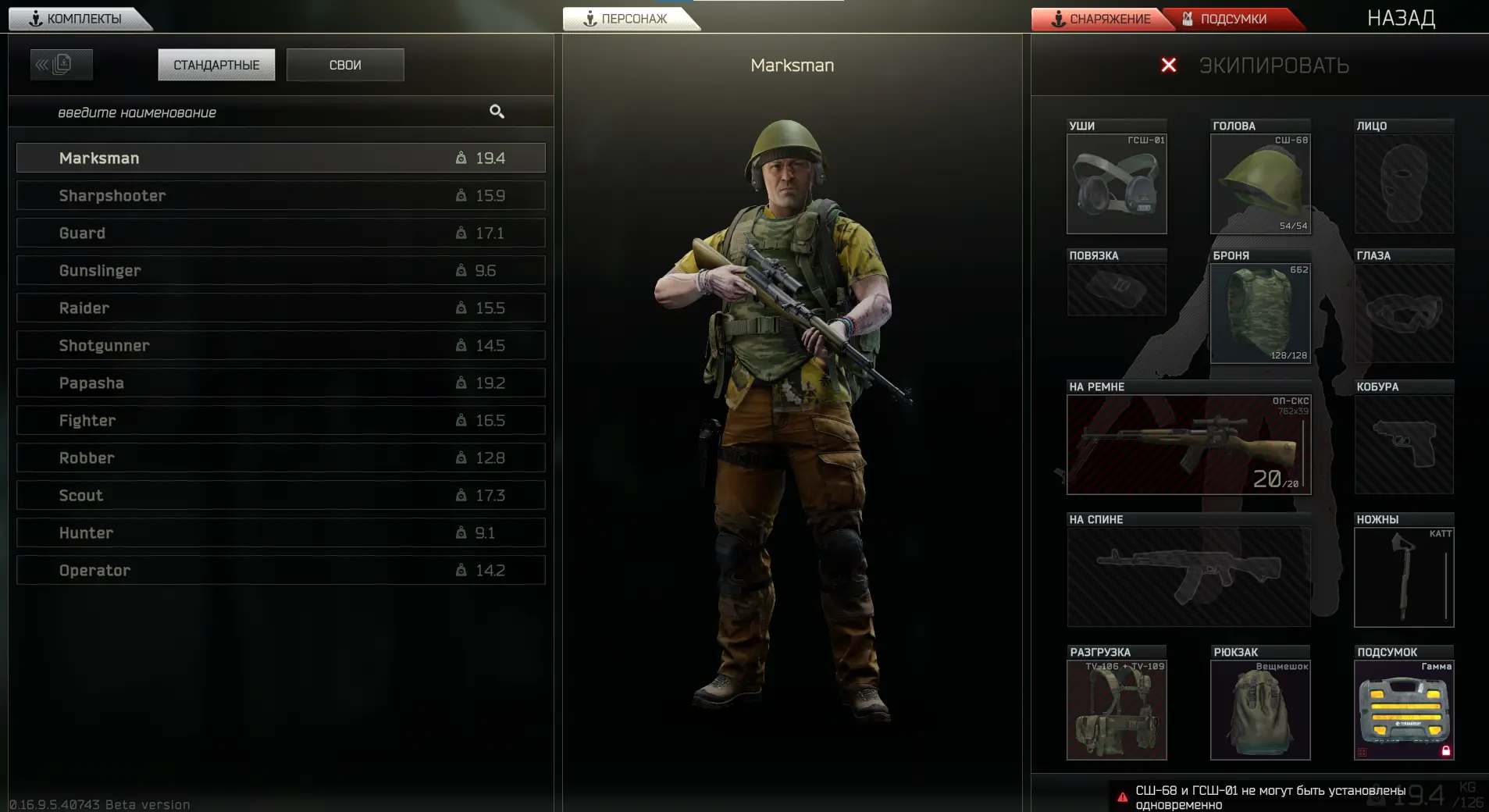
Task: Switch to the СТАНДАРТНЫЕ presets filter
Action: (216, 65)
